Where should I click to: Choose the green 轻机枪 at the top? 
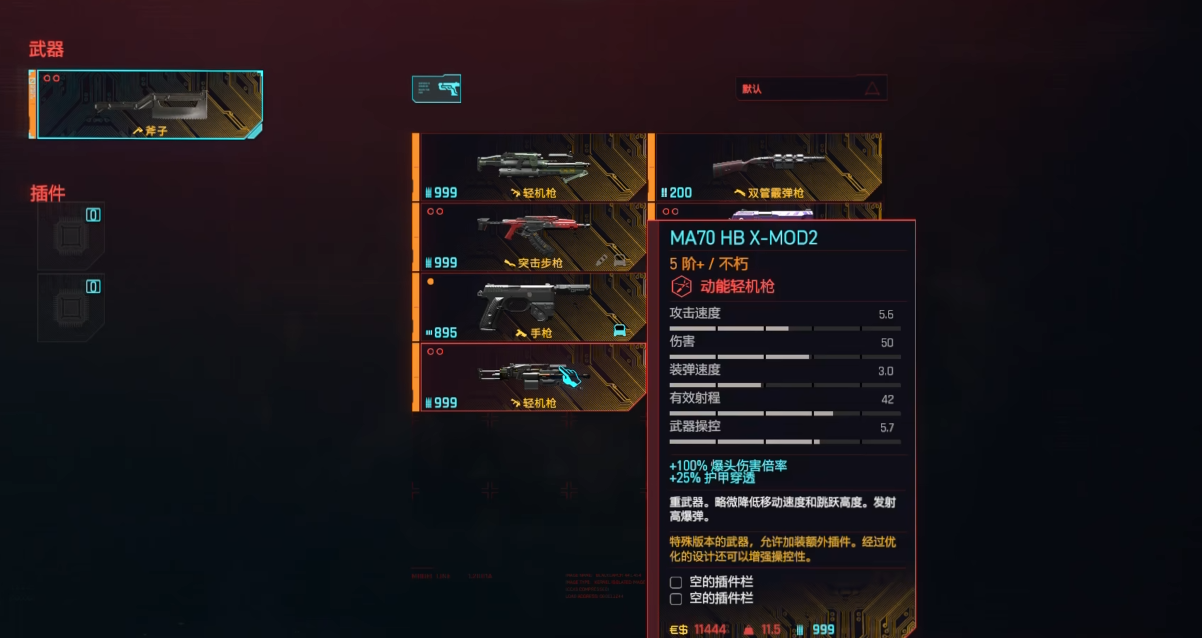click(x=531, y=167)
